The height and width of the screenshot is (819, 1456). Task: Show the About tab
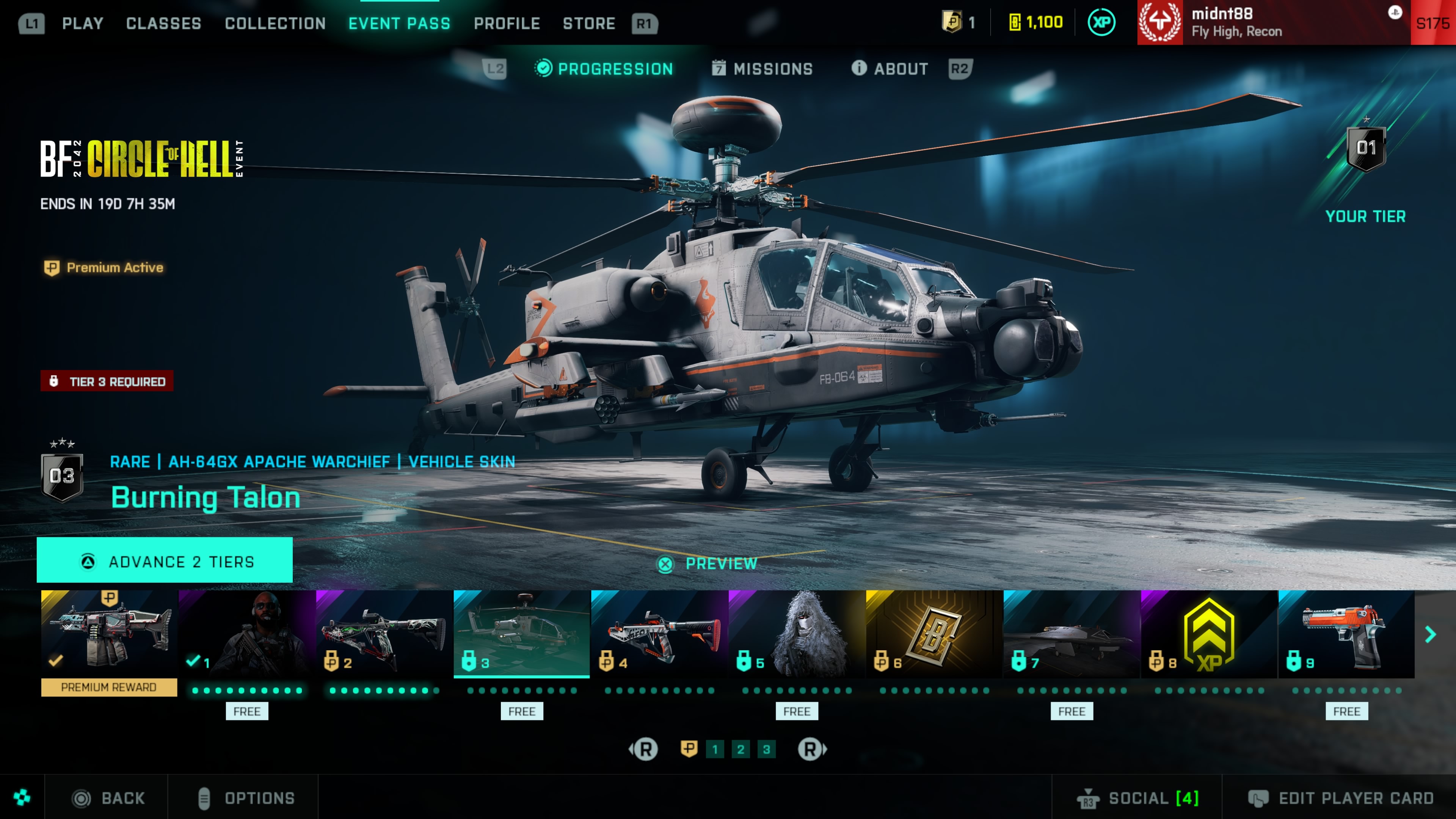point(890,69)
